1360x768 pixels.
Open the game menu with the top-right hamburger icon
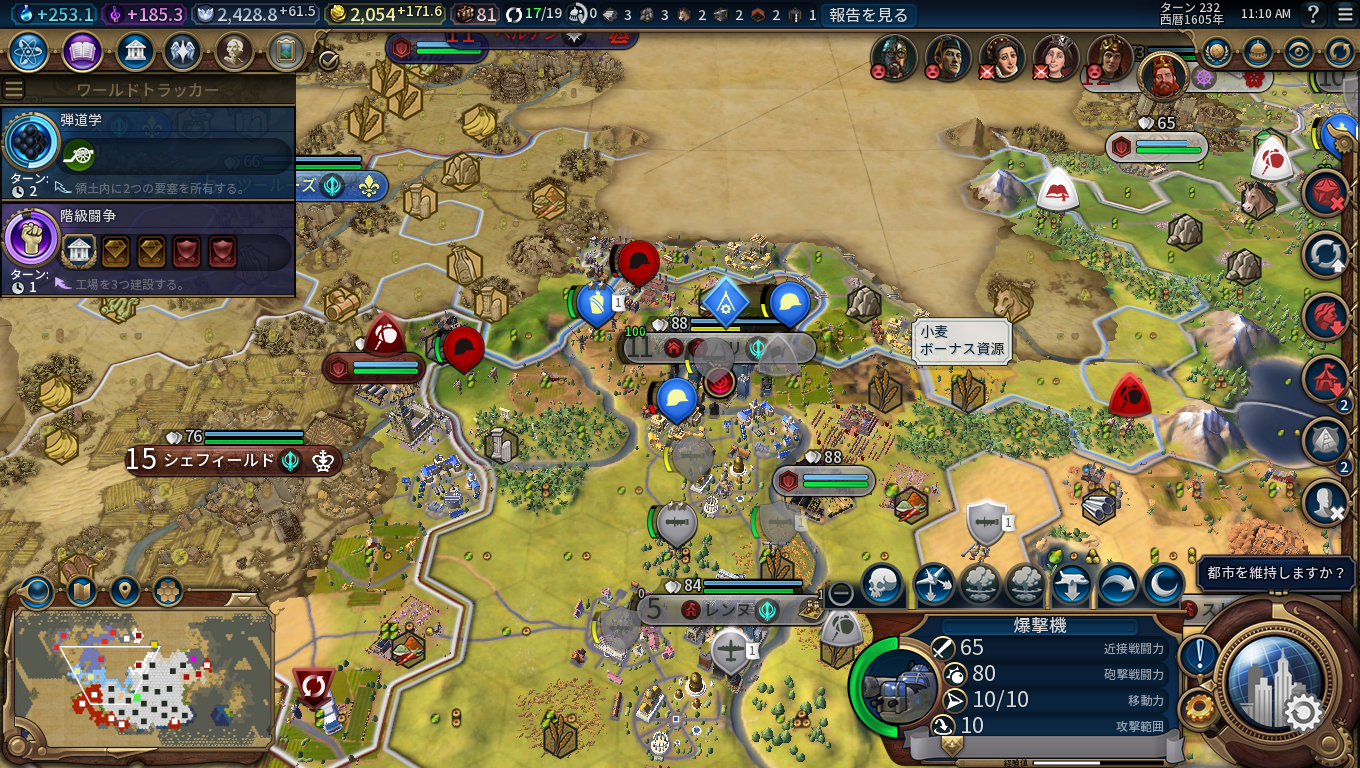coord(1344,14)
